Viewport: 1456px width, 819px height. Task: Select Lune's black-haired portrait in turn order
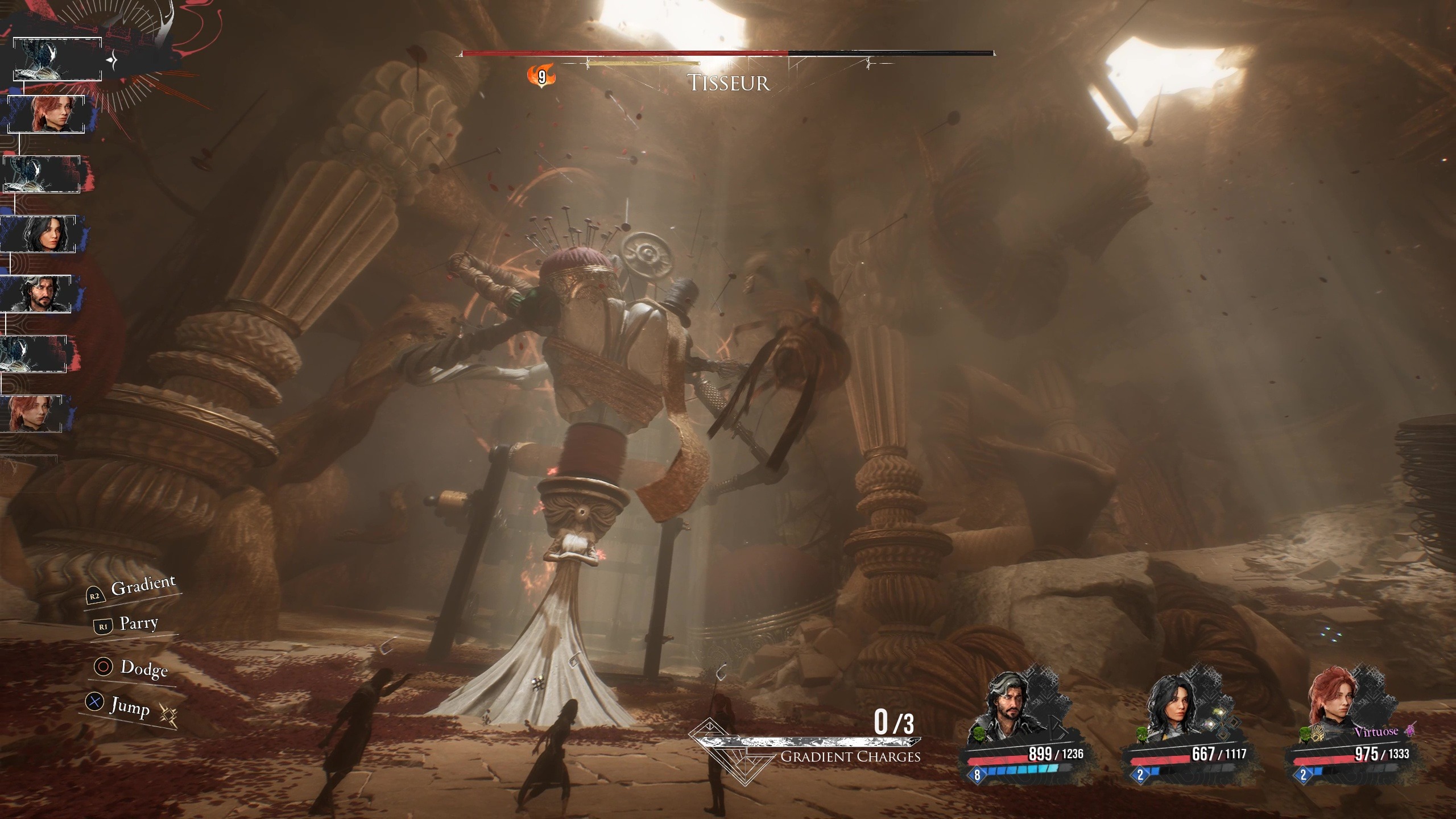(40, 234)
